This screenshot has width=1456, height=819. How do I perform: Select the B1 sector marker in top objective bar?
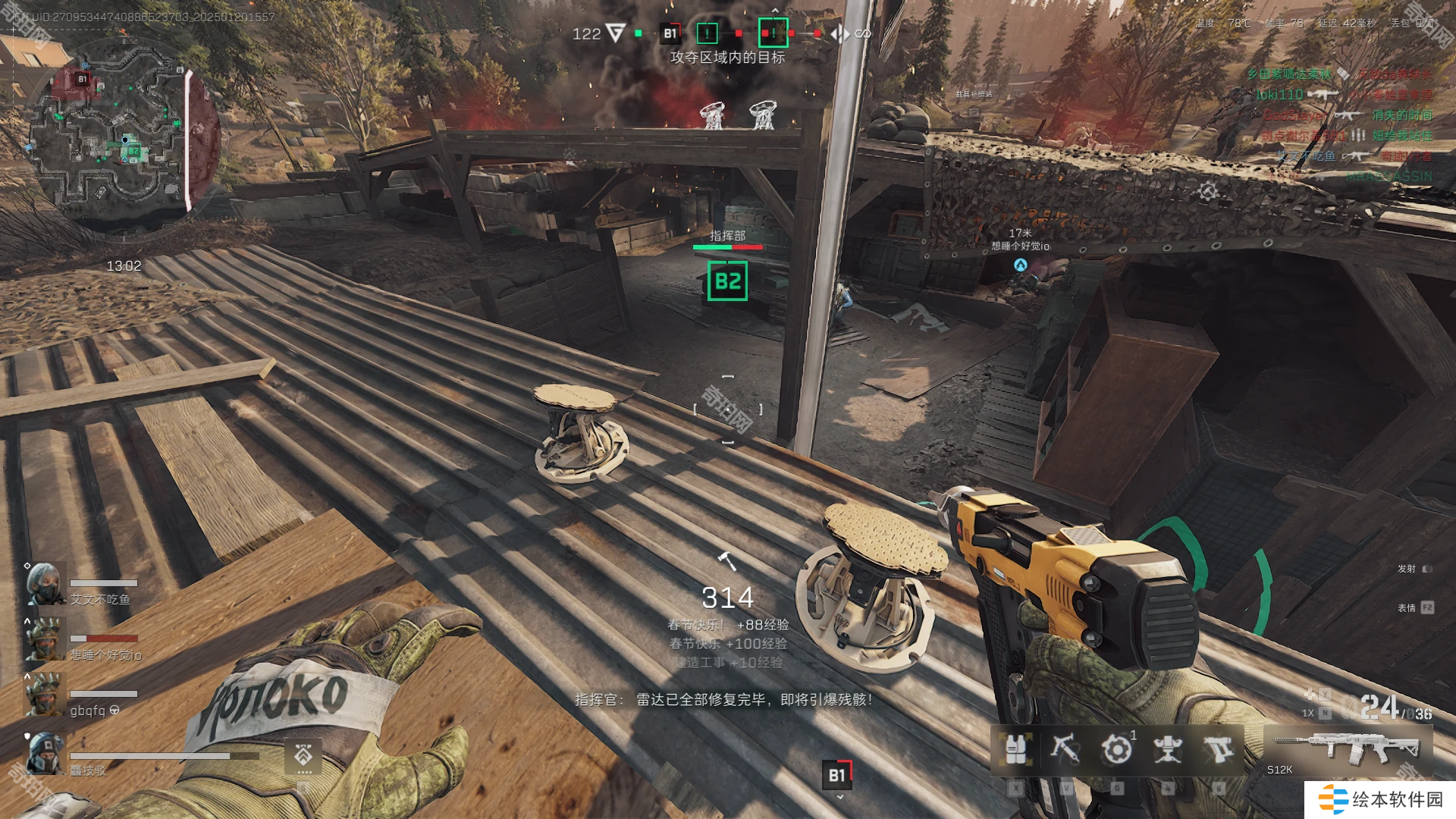tap(670, 33)
